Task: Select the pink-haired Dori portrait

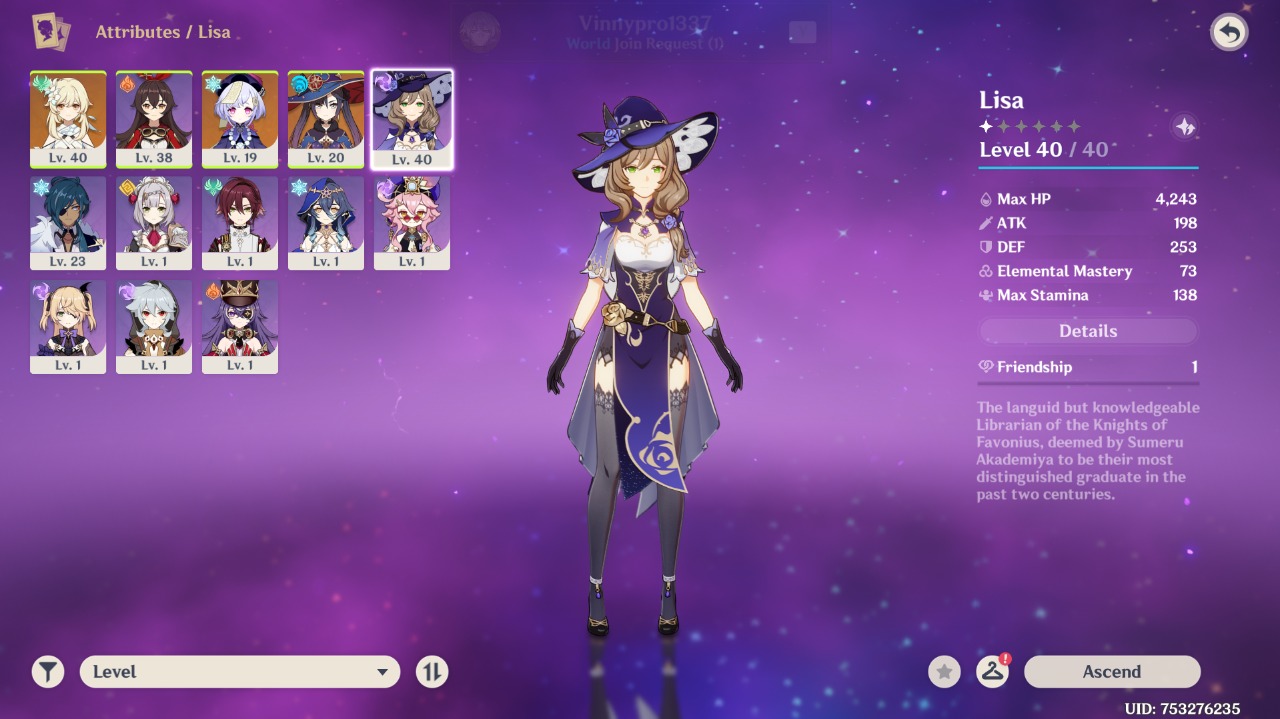Action: 412,222
